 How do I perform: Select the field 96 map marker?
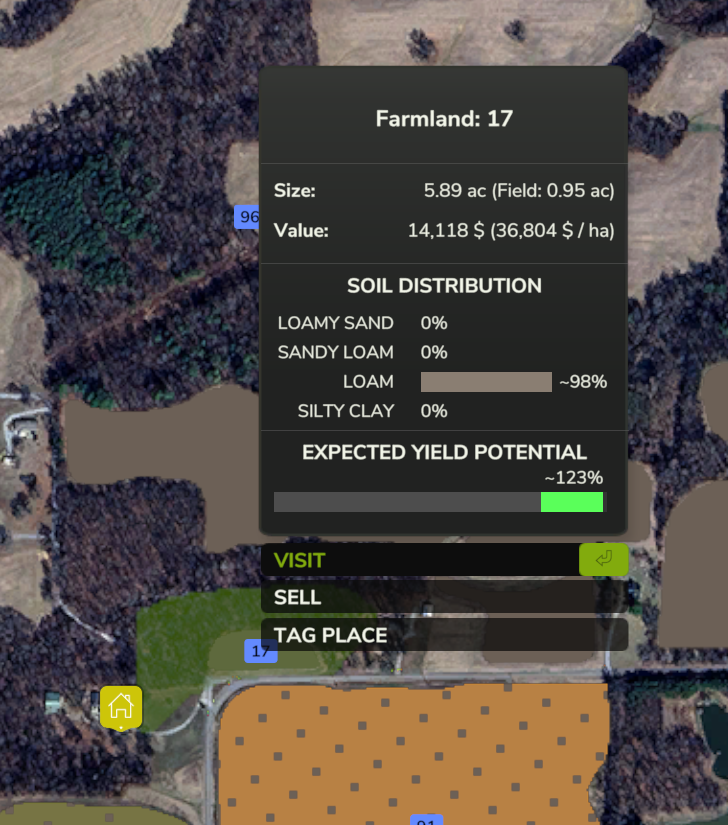point(247,217)
